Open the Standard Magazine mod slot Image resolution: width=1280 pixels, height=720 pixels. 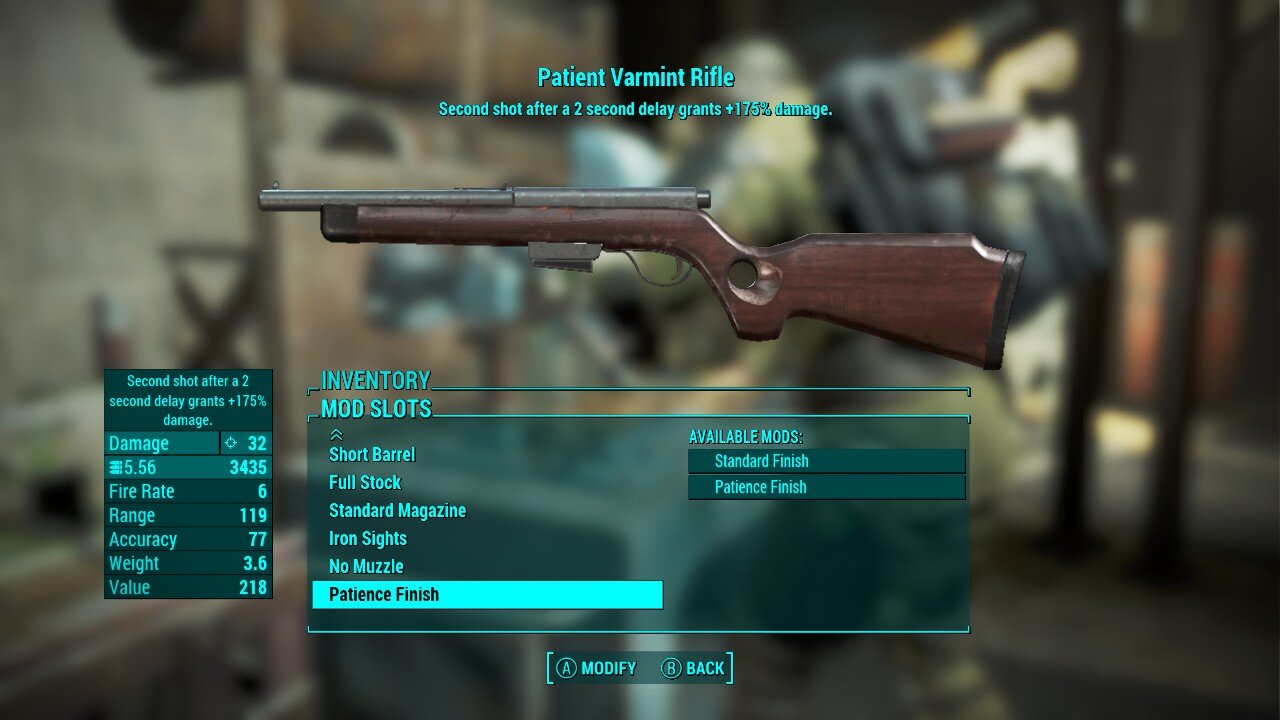397,510
